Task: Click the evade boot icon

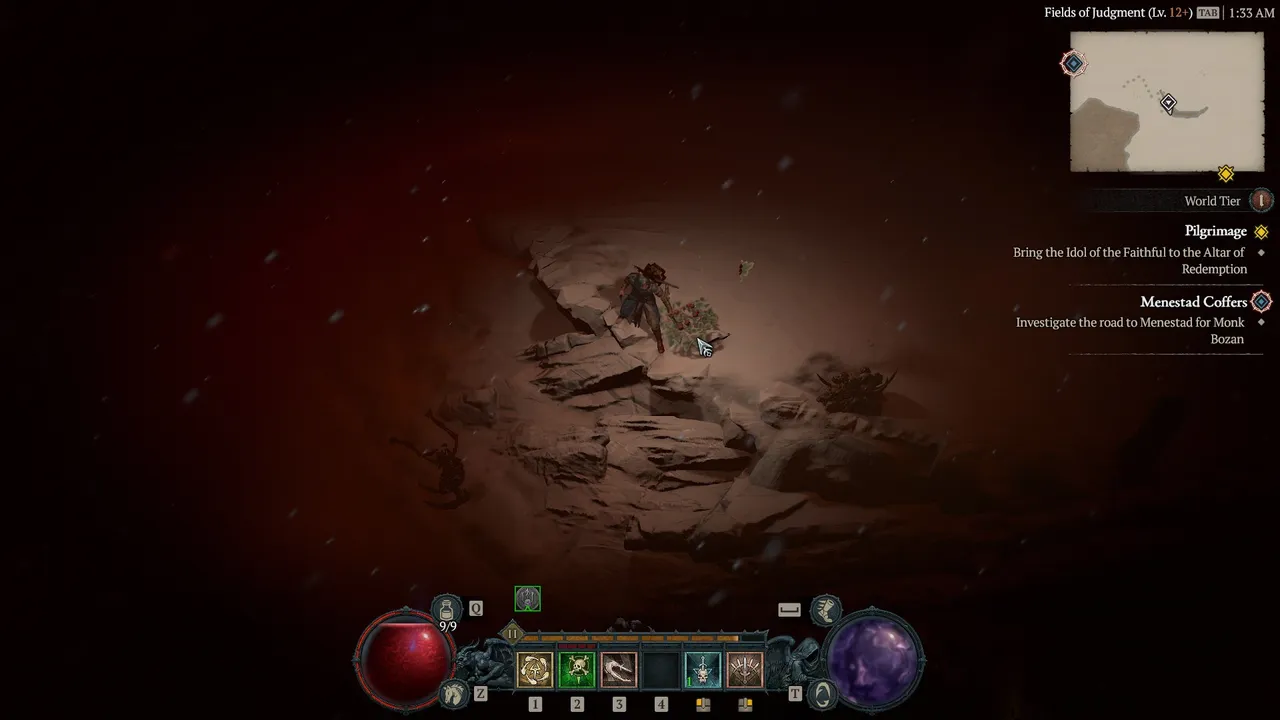Action: pos(825,608)
